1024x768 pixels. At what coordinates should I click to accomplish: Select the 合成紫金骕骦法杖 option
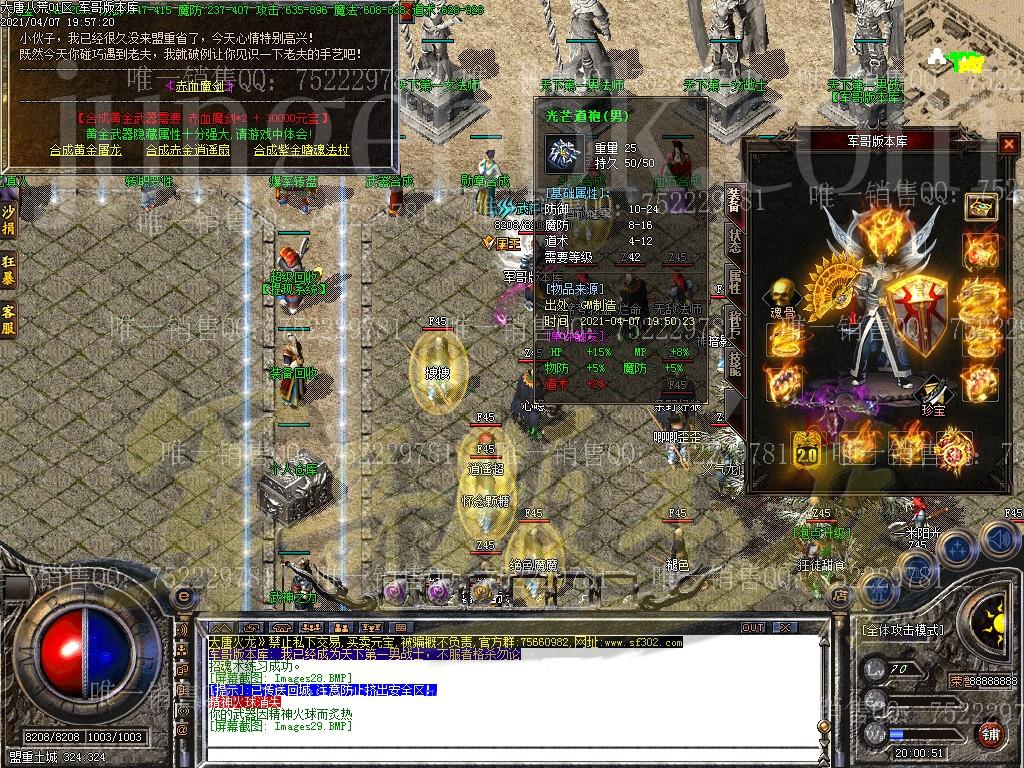click(x=301, y=150)
